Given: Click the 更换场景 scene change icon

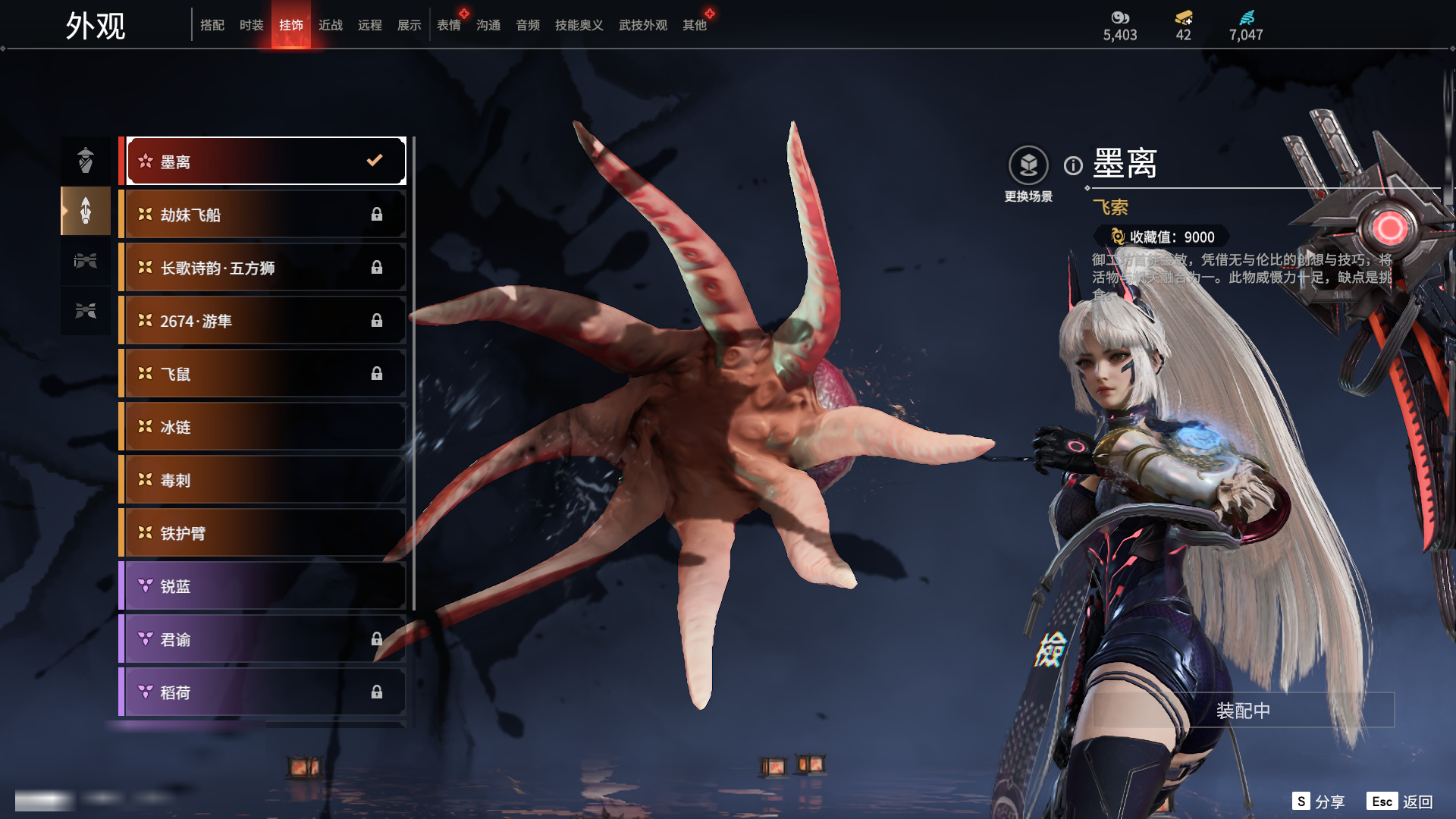Looking at the screenshot, I should [1028, 165].
